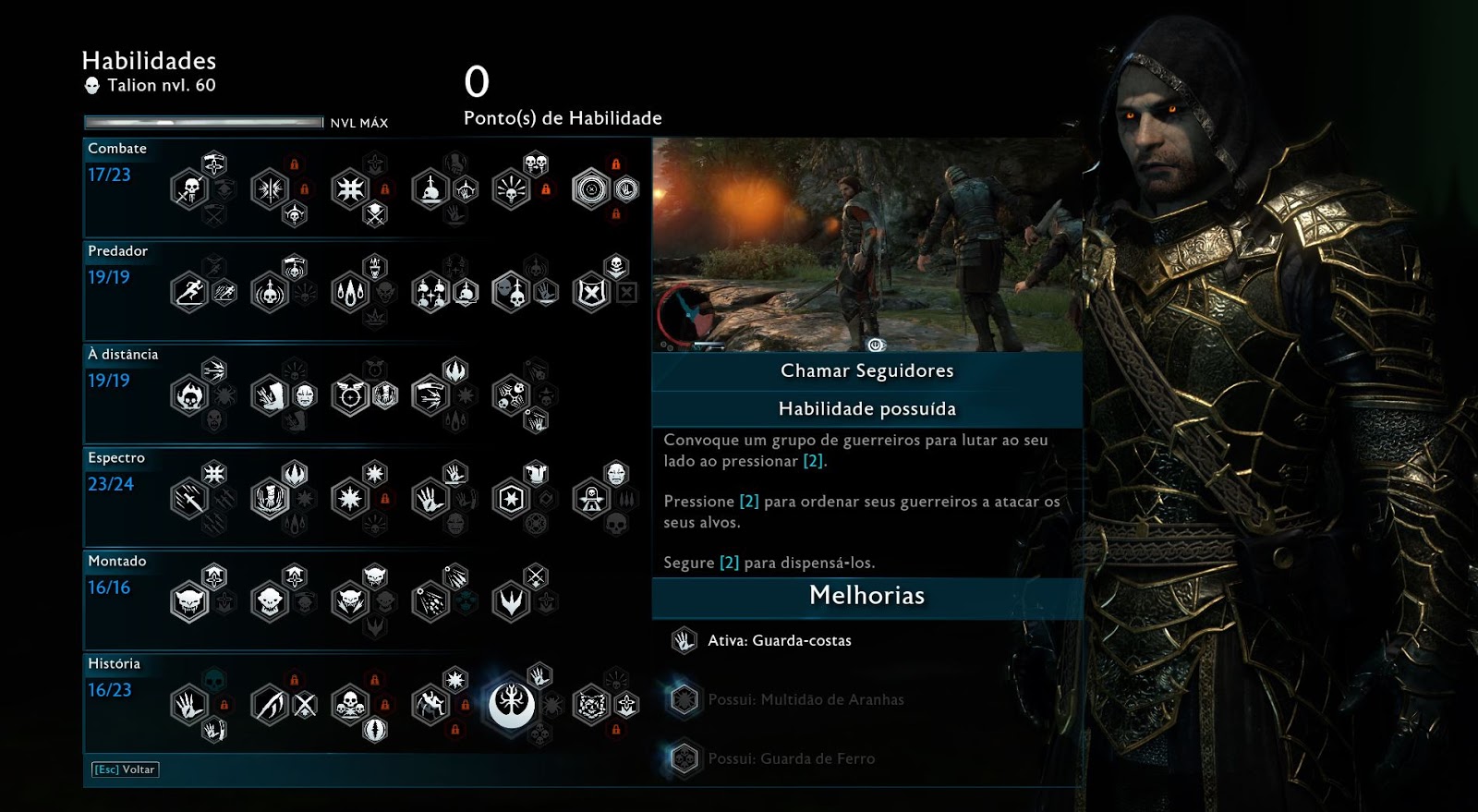
Task: Open the large white ring skill in História
Action: 512,705
